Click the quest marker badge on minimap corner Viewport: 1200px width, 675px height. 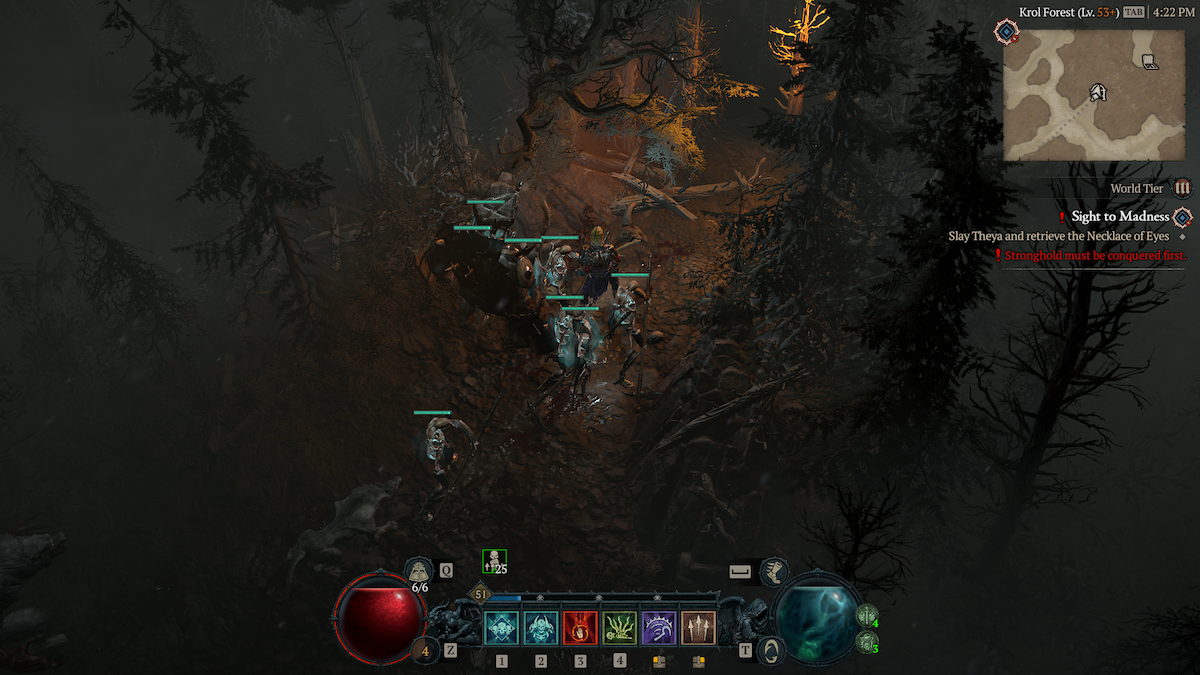click(1005, 32)
